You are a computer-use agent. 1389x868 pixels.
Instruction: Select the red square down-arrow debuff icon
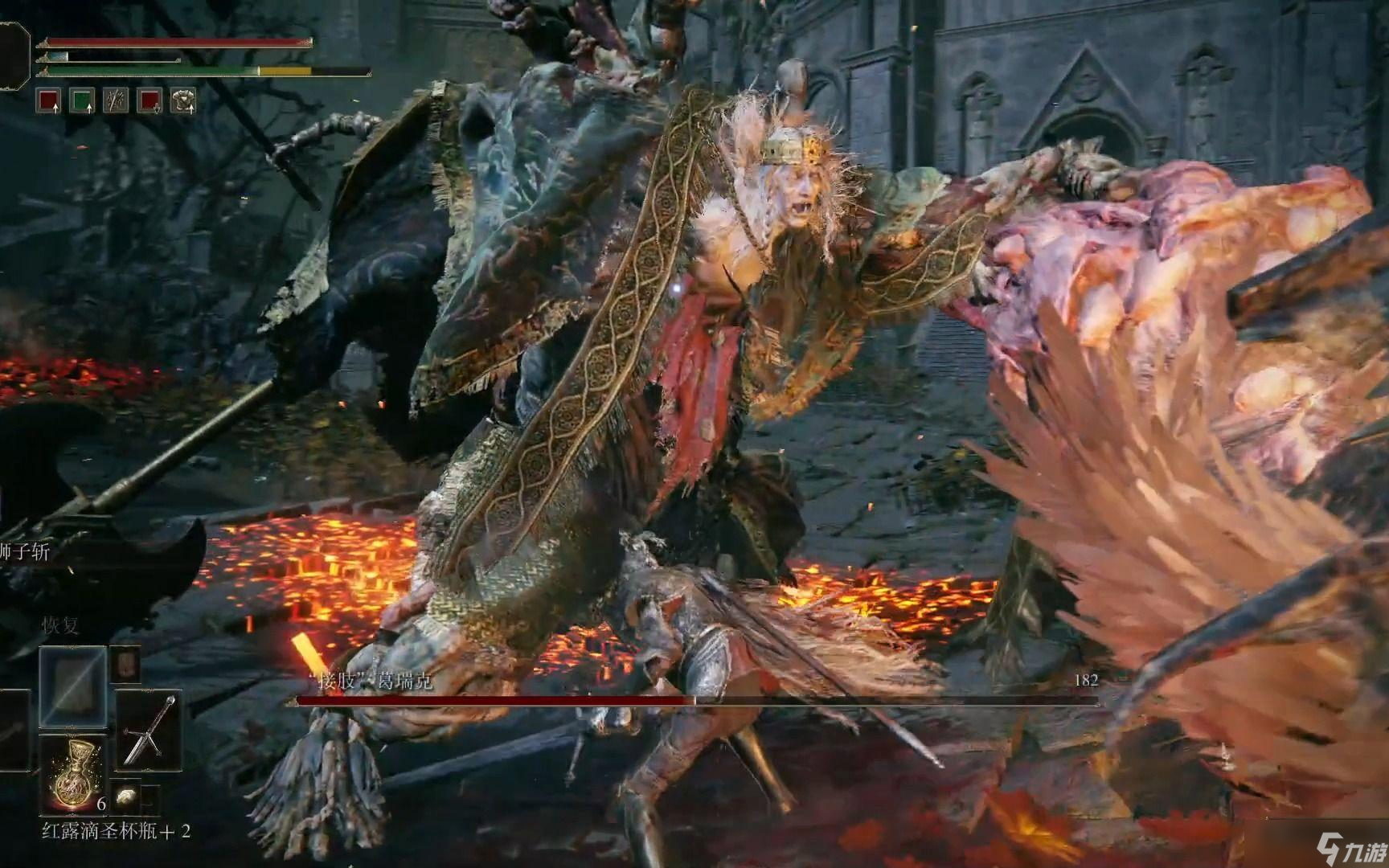pos(150,100)
